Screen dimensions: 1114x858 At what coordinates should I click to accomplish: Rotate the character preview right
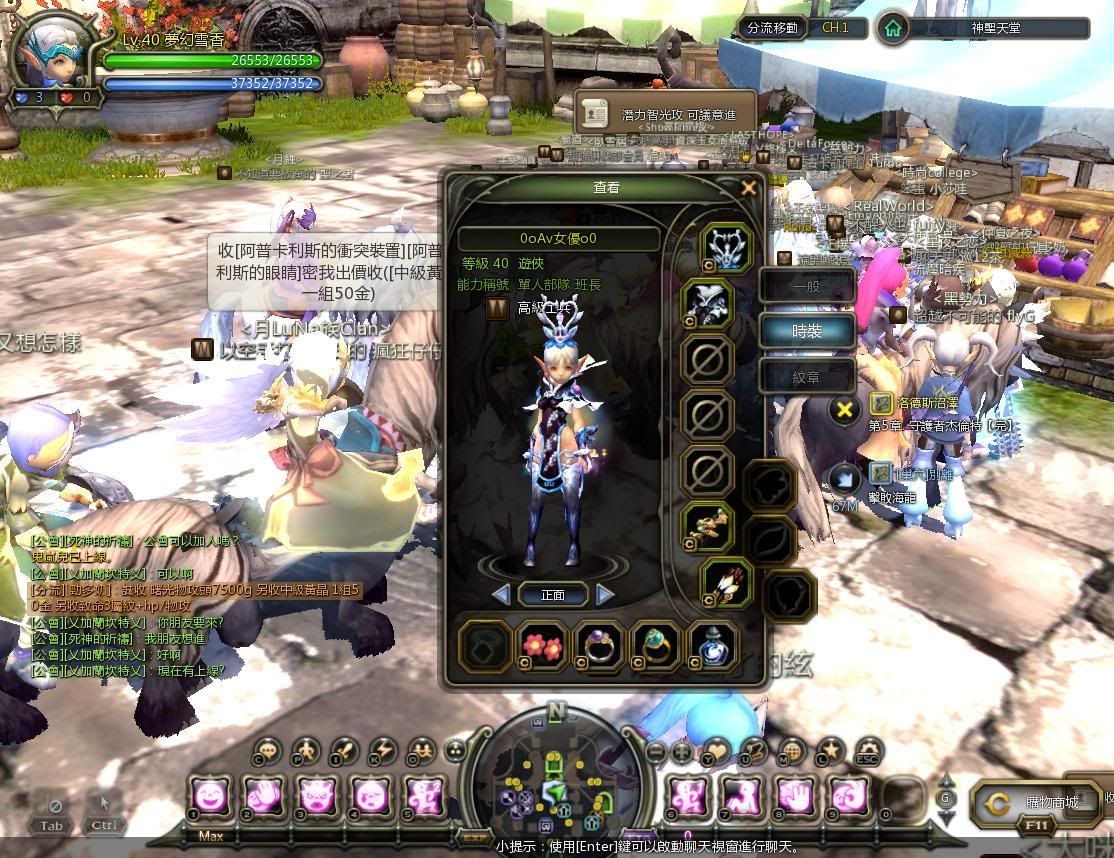[x=605, y=595]
